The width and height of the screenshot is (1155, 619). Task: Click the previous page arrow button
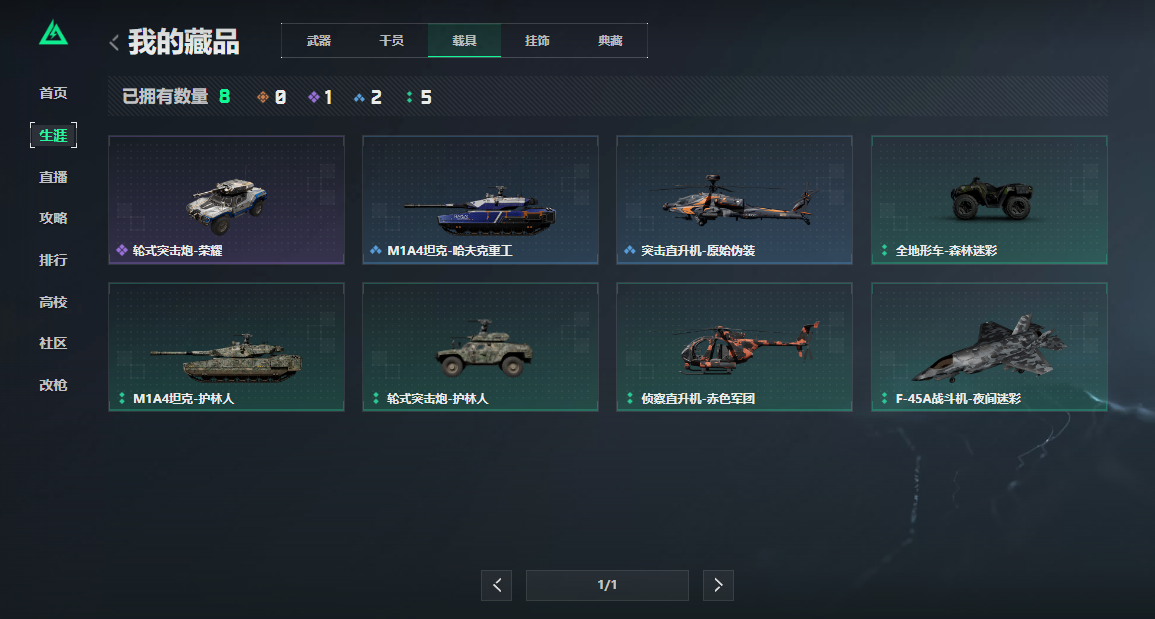(x=497, y=585)
